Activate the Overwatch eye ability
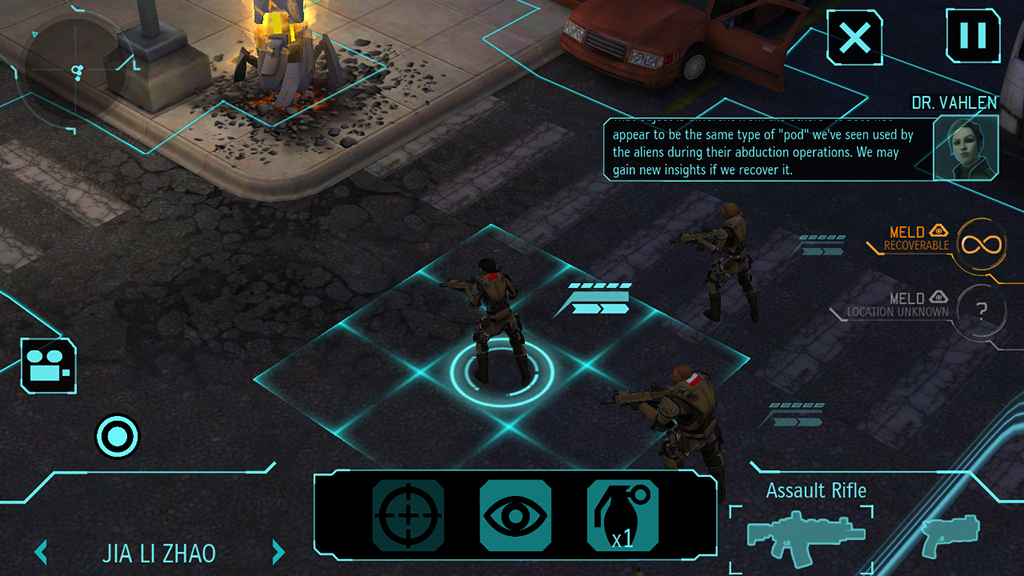Image resolution: width=1024 pixels, height=576 pixels. pos(515,515)
